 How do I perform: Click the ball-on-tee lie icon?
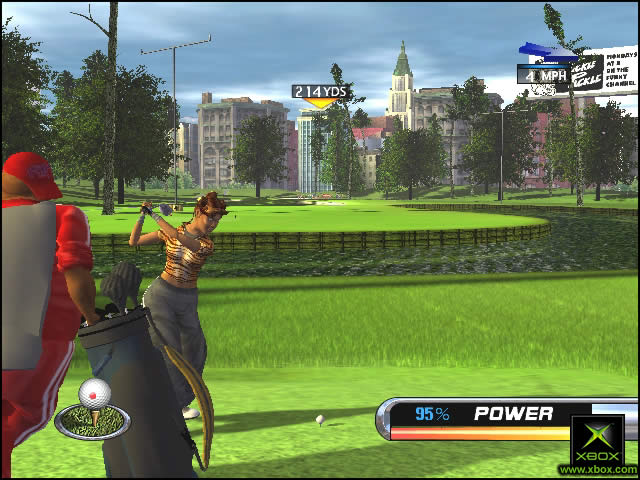(92, 410)
